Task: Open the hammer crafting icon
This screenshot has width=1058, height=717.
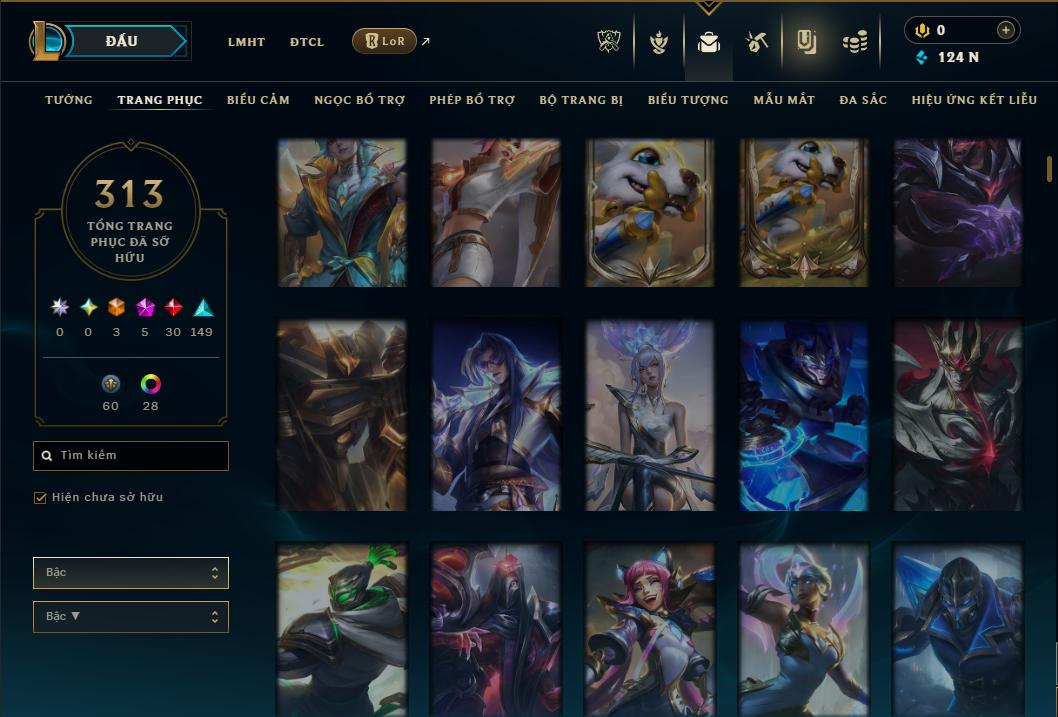Action: tap(756, 42)
